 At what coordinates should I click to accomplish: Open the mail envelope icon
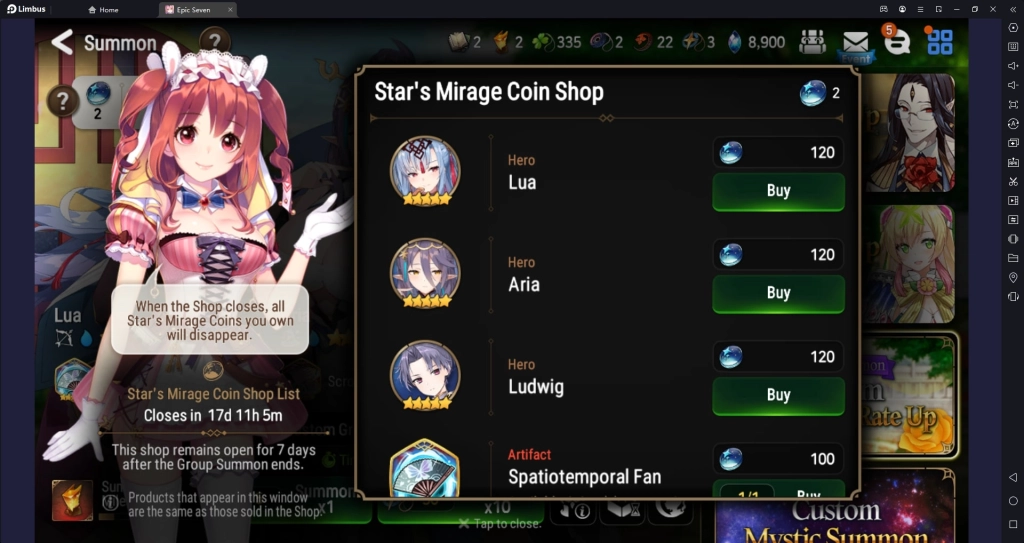tap(855, 42)
